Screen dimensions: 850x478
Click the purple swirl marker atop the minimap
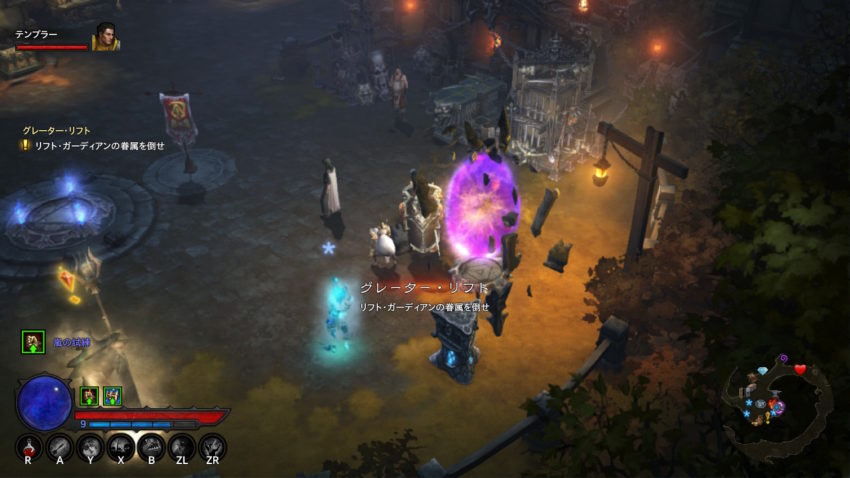point(782,357)
